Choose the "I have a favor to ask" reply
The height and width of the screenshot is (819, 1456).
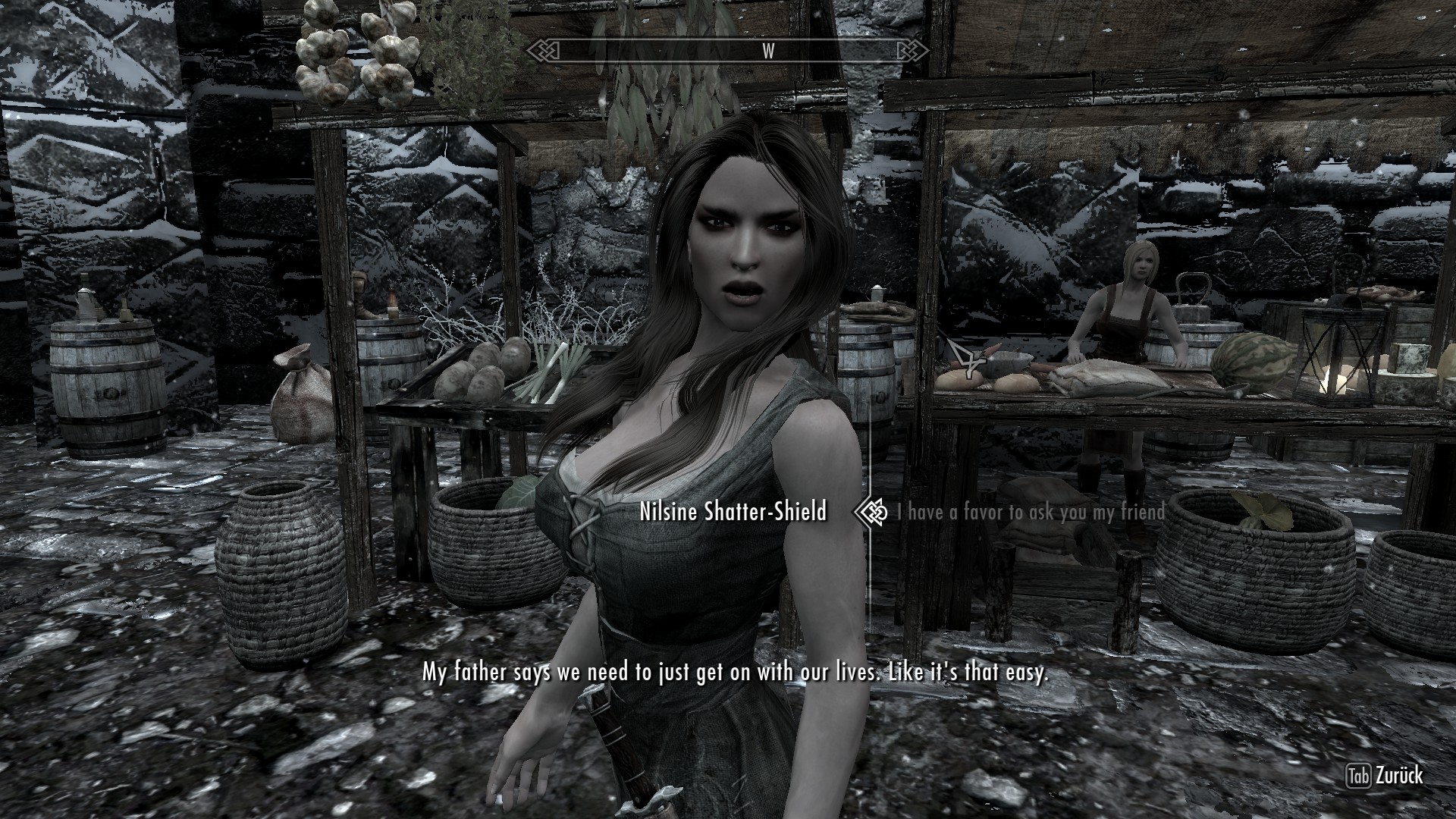click(1031, 513)
